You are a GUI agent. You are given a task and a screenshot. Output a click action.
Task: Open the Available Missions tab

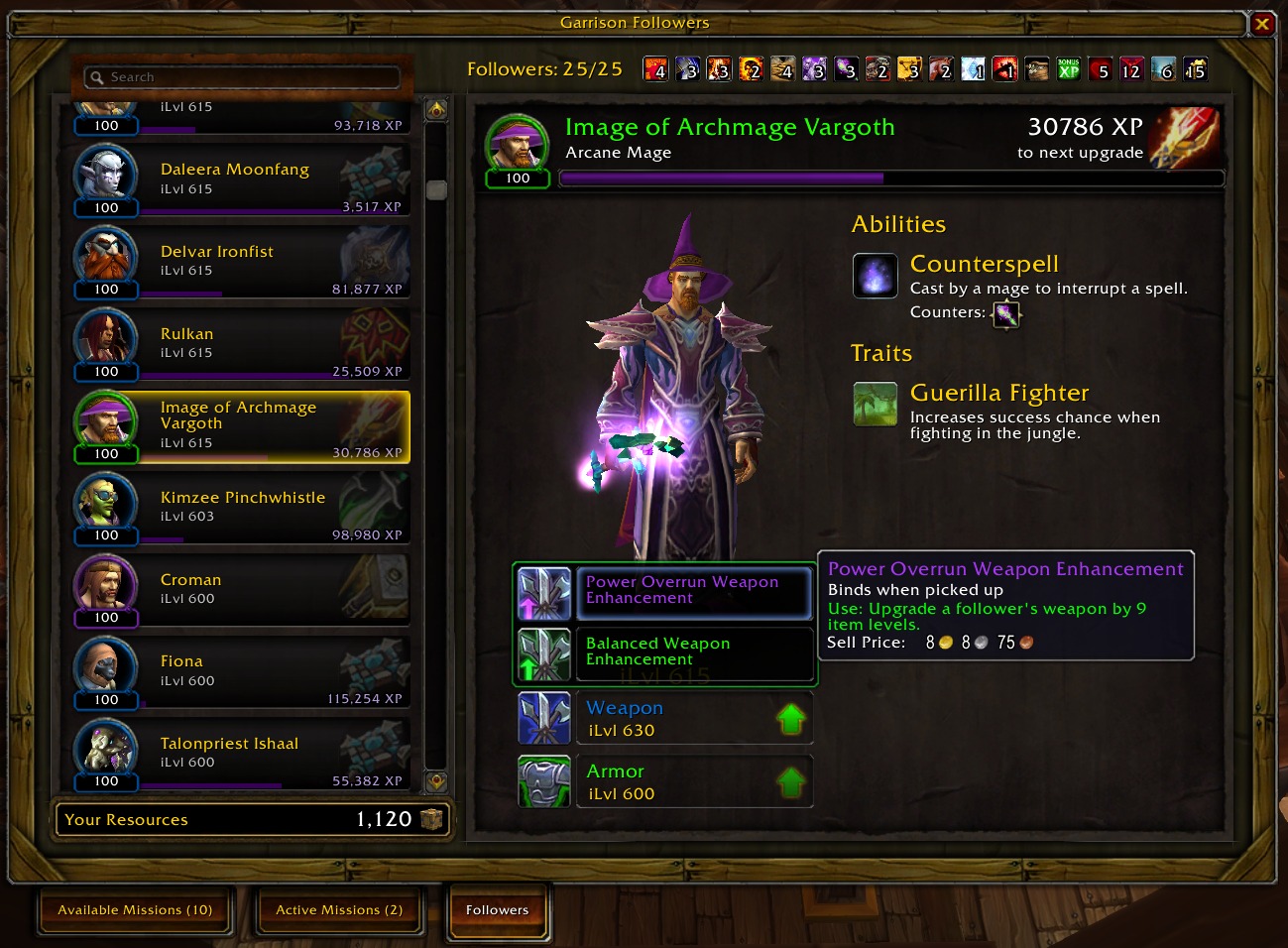tap(135, 910)
